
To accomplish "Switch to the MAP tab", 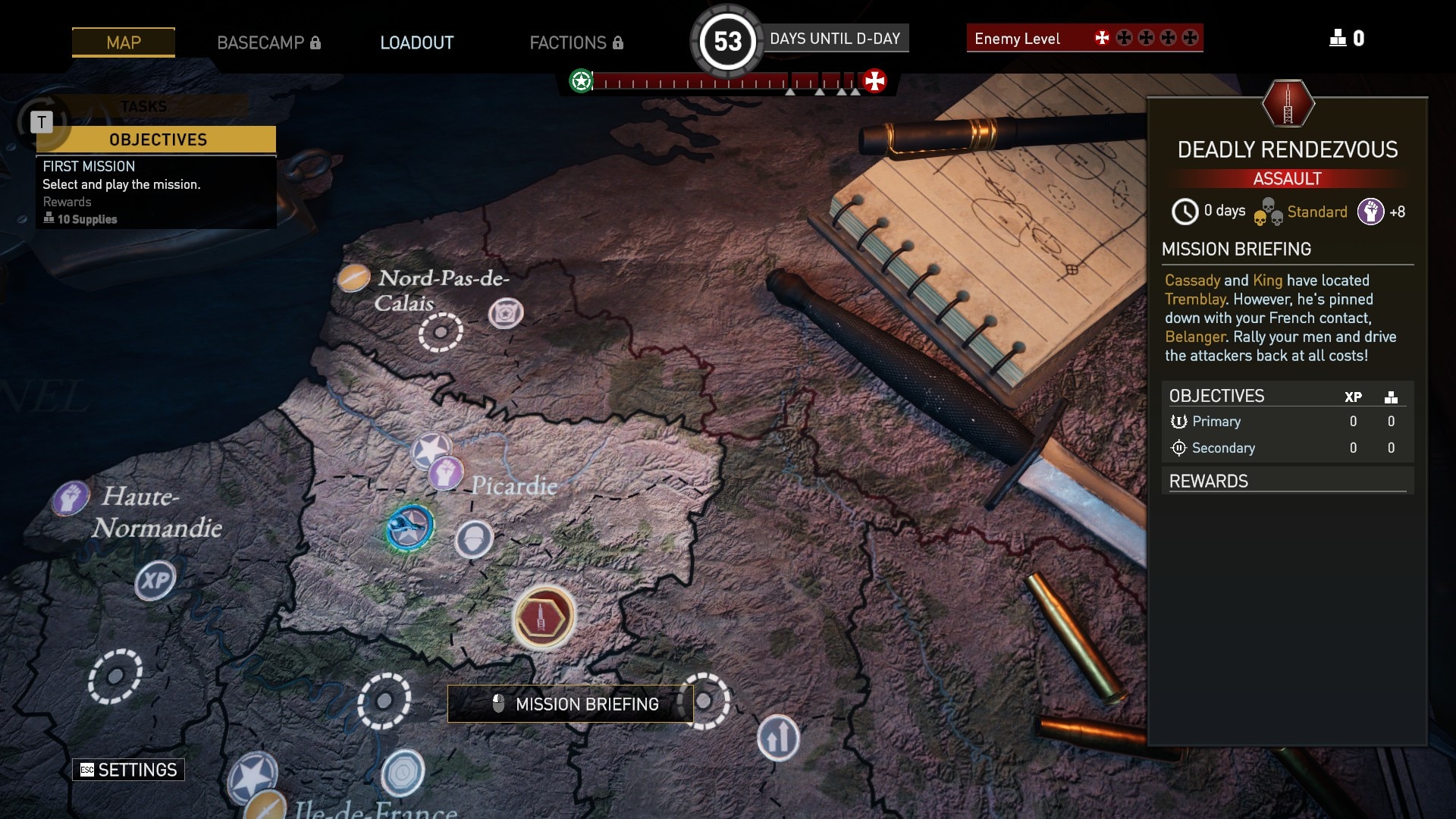I will pyautogui.click(x=124, y=42).
